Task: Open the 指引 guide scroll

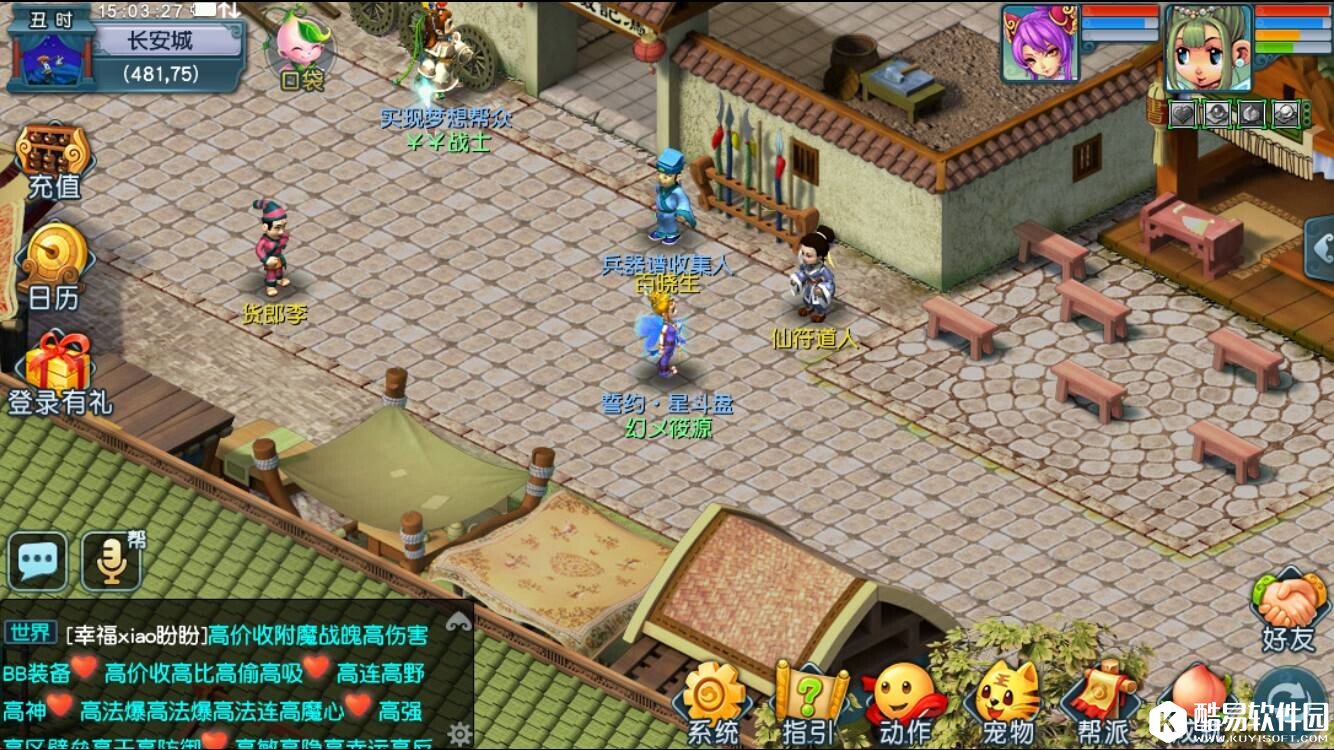Action: tap(808, 704)
